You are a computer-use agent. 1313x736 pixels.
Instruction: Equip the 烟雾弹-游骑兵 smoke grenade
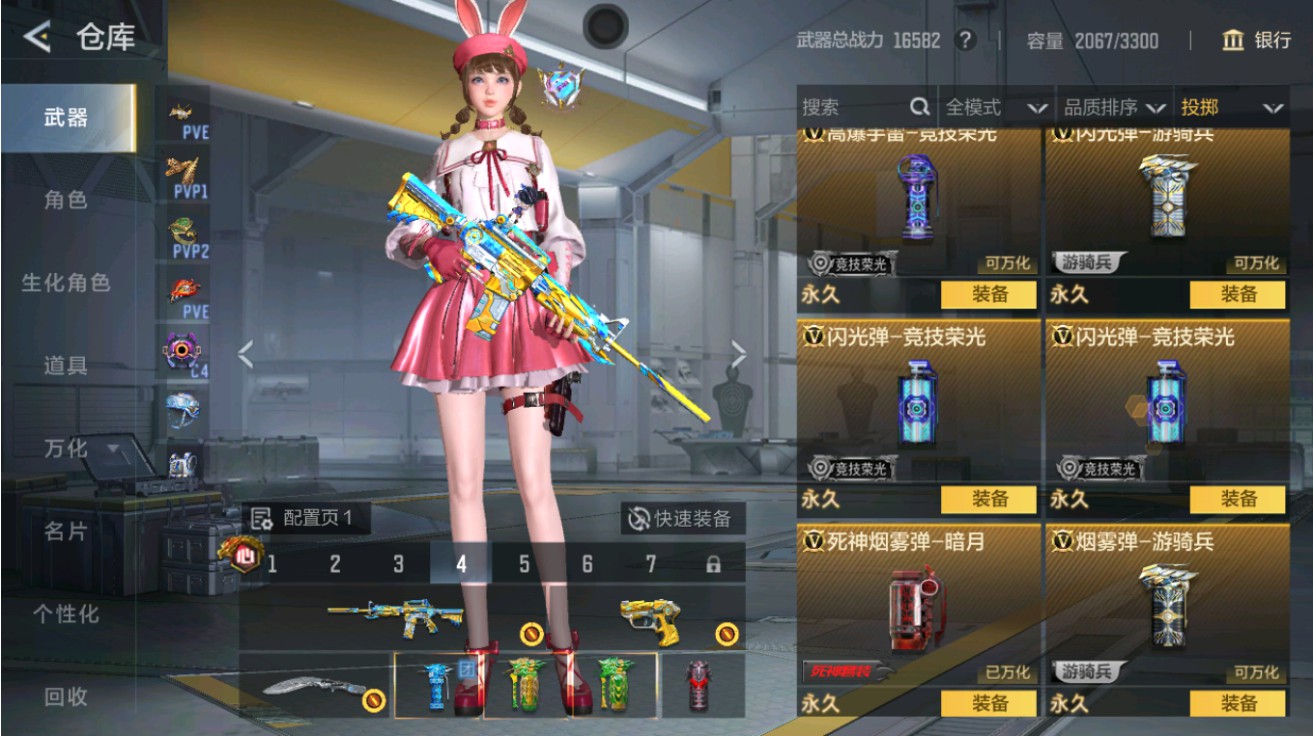click(1237, 704)
